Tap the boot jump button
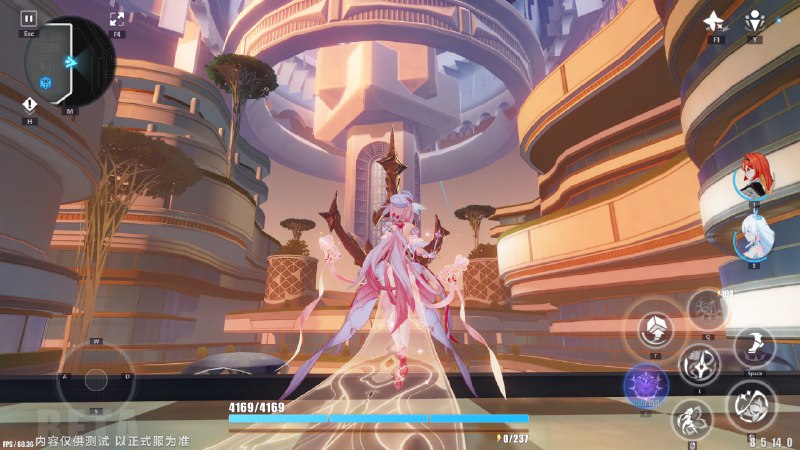The width and height of the screenshot is (800, 450). click(x=754, y=348)
